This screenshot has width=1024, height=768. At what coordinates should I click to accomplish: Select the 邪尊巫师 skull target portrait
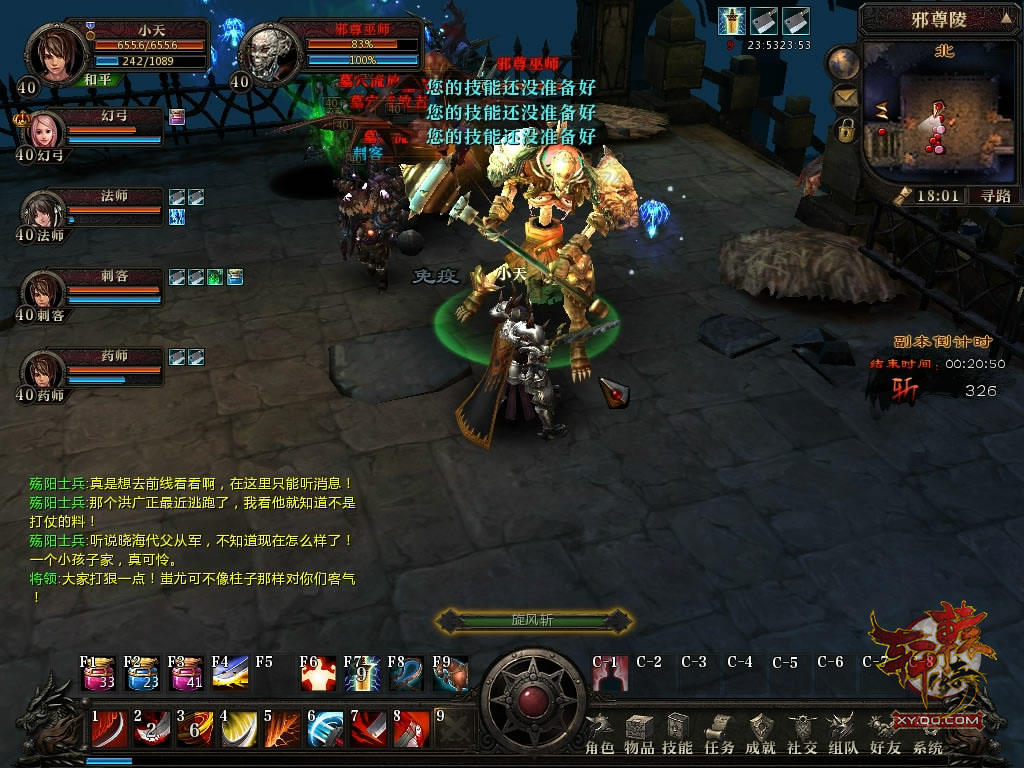268,52
